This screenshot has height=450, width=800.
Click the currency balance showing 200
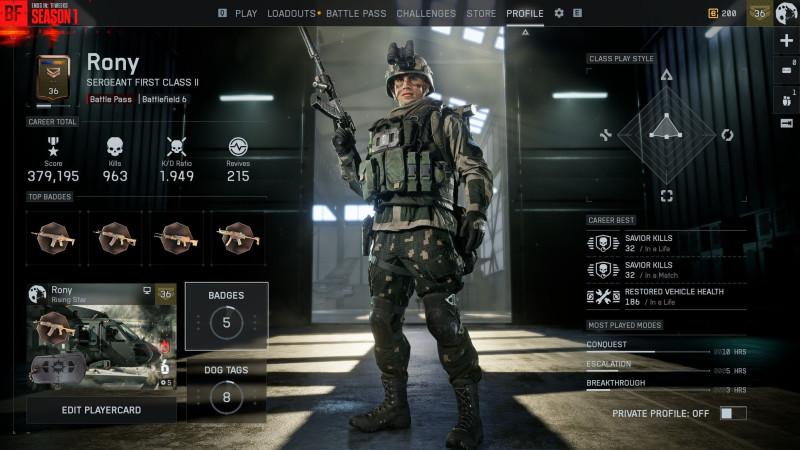coord(723,14)
